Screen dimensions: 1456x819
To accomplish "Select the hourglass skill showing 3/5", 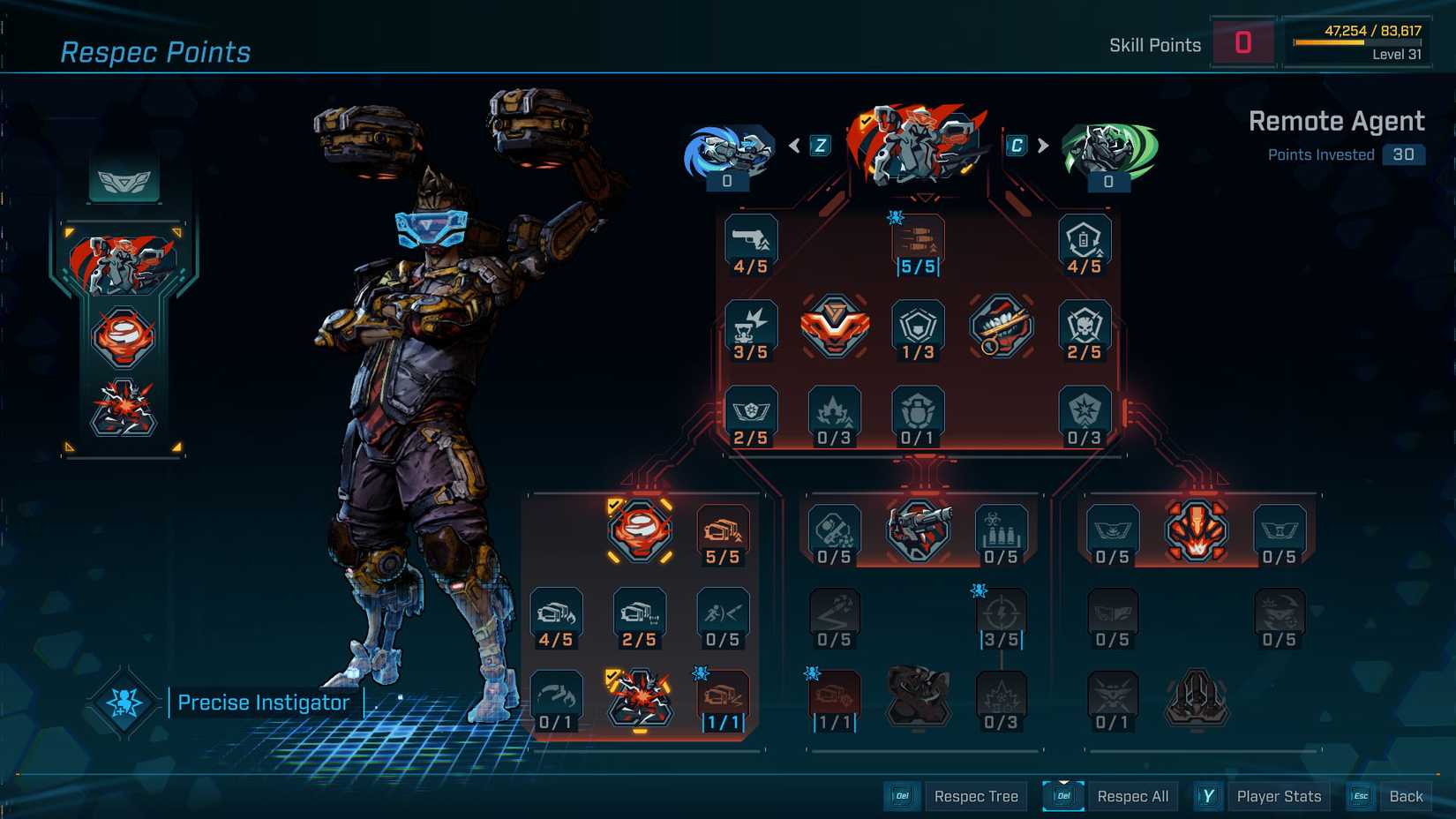I will (x=751, y=328).
